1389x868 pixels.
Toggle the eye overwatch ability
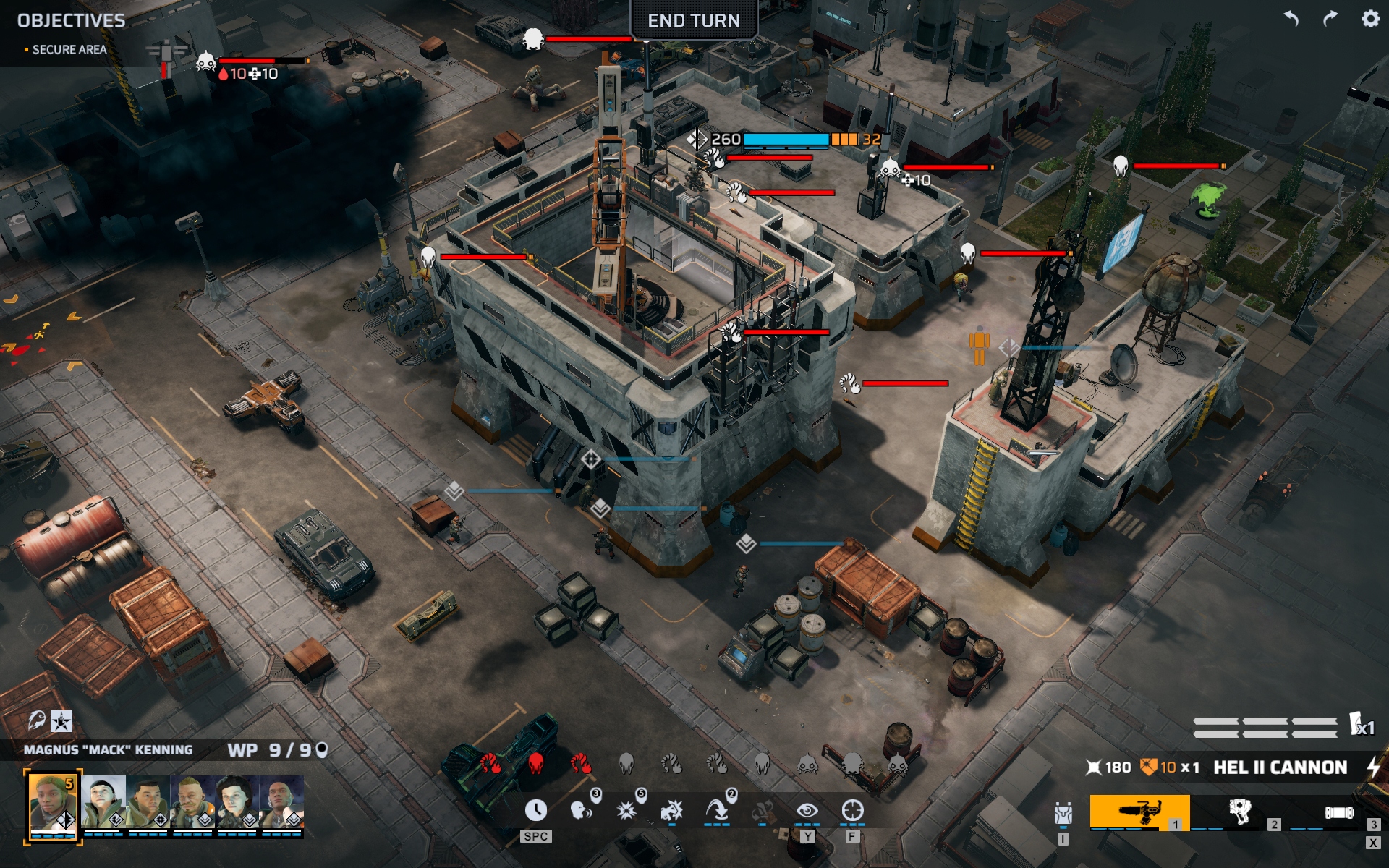[x=807, y=811]
